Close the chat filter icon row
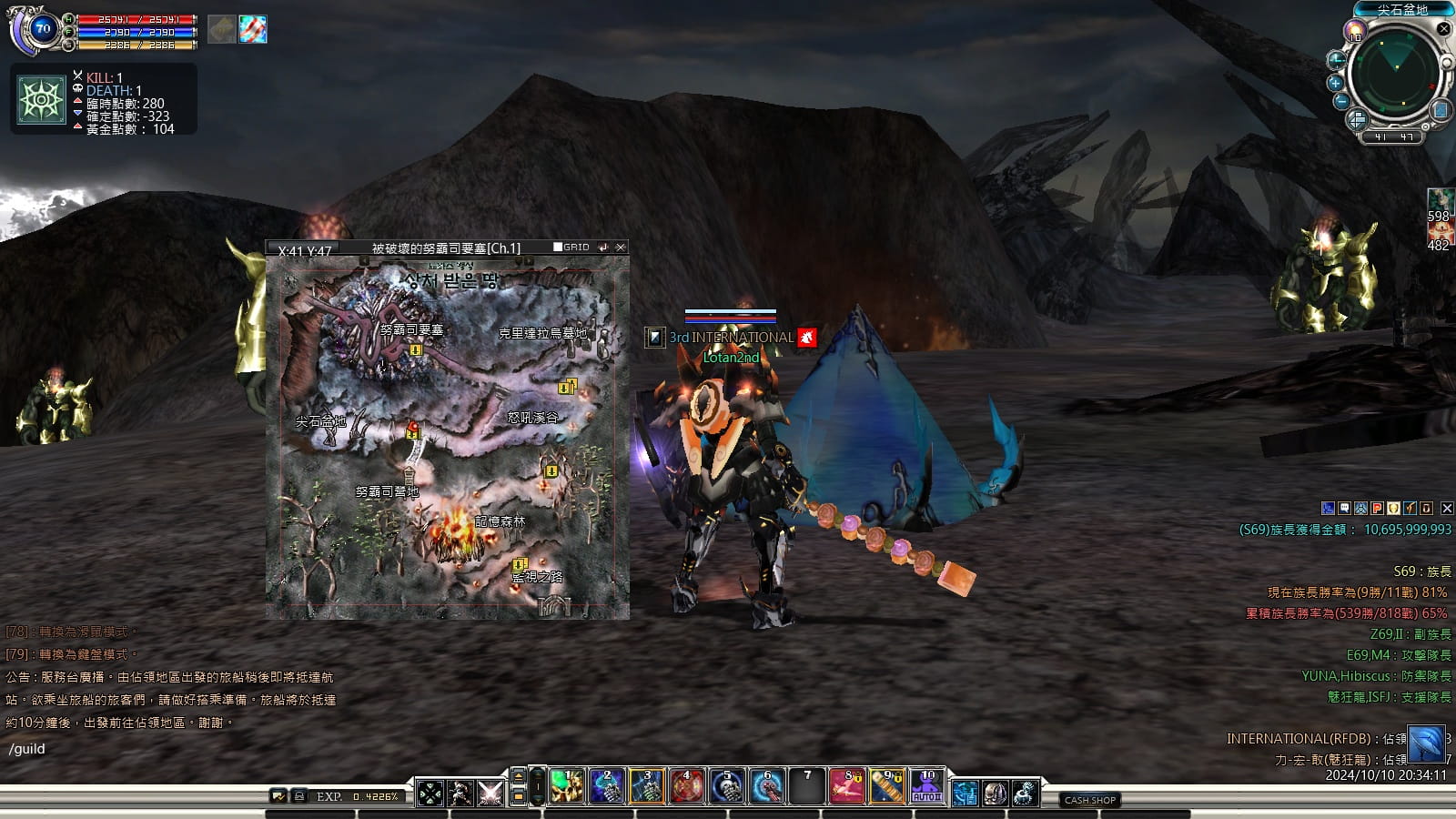 tap(1447, 509)
